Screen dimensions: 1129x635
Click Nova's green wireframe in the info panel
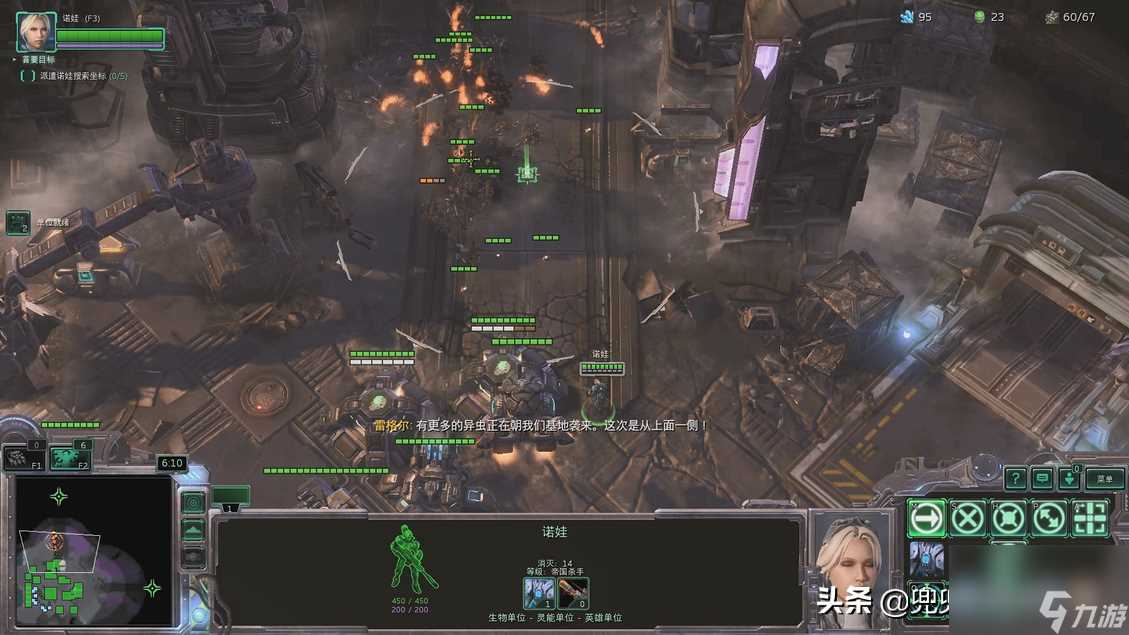coord(415,558)
